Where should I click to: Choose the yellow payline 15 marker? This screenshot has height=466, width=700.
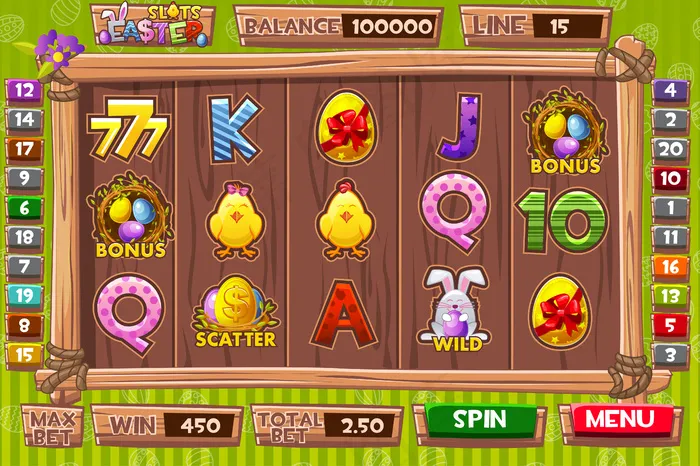pos(25,354)
